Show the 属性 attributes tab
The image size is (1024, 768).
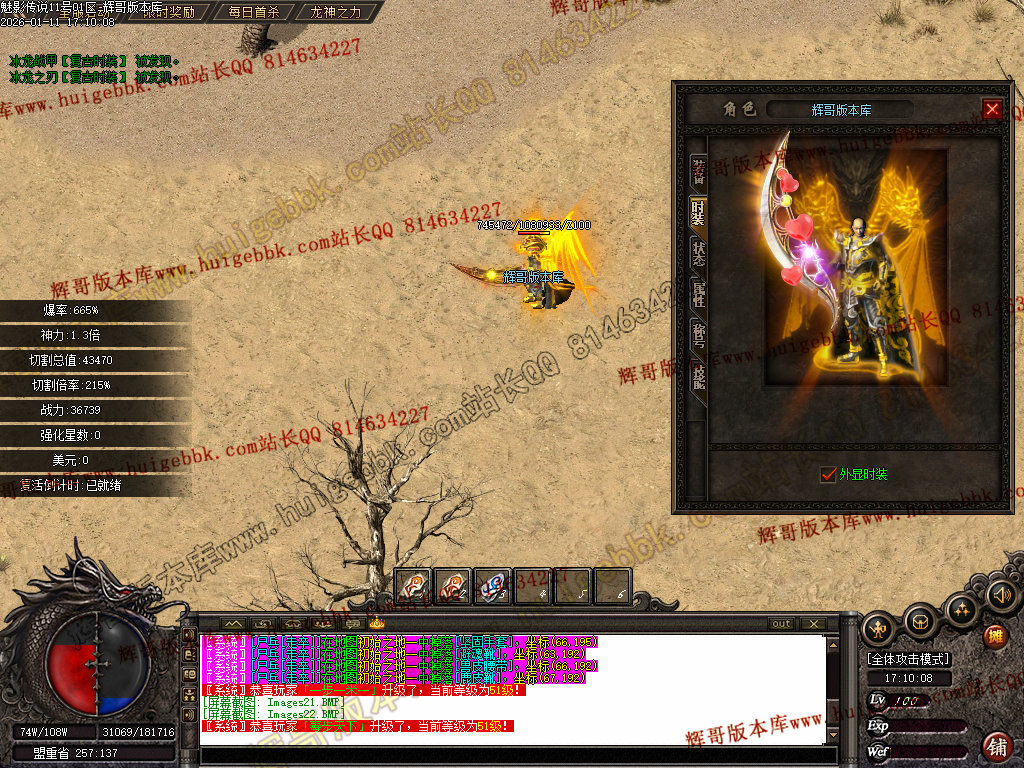[x=699, y=294]
